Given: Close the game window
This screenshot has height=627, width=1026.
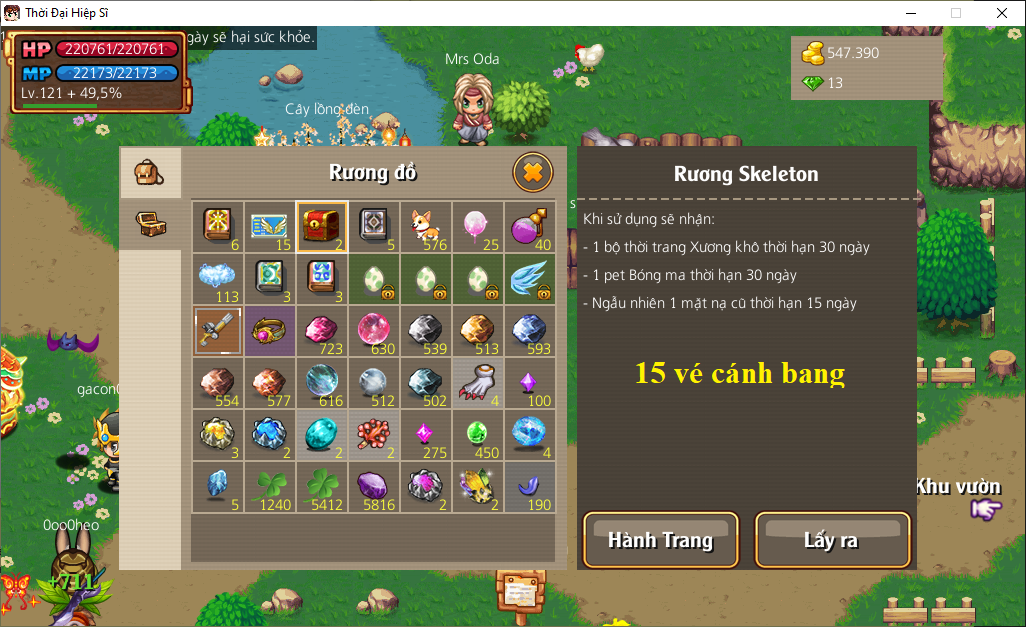Looking at the screenshot, I should pyautogui.click(x=1001, y=13).
